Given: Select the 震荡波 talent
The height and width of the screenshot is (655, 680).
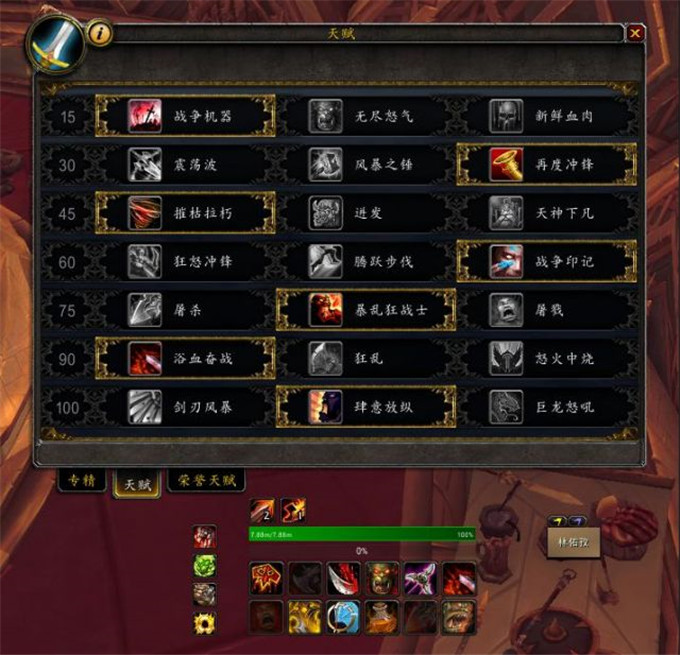Looking at the screenshot, I should coord(185,165).
